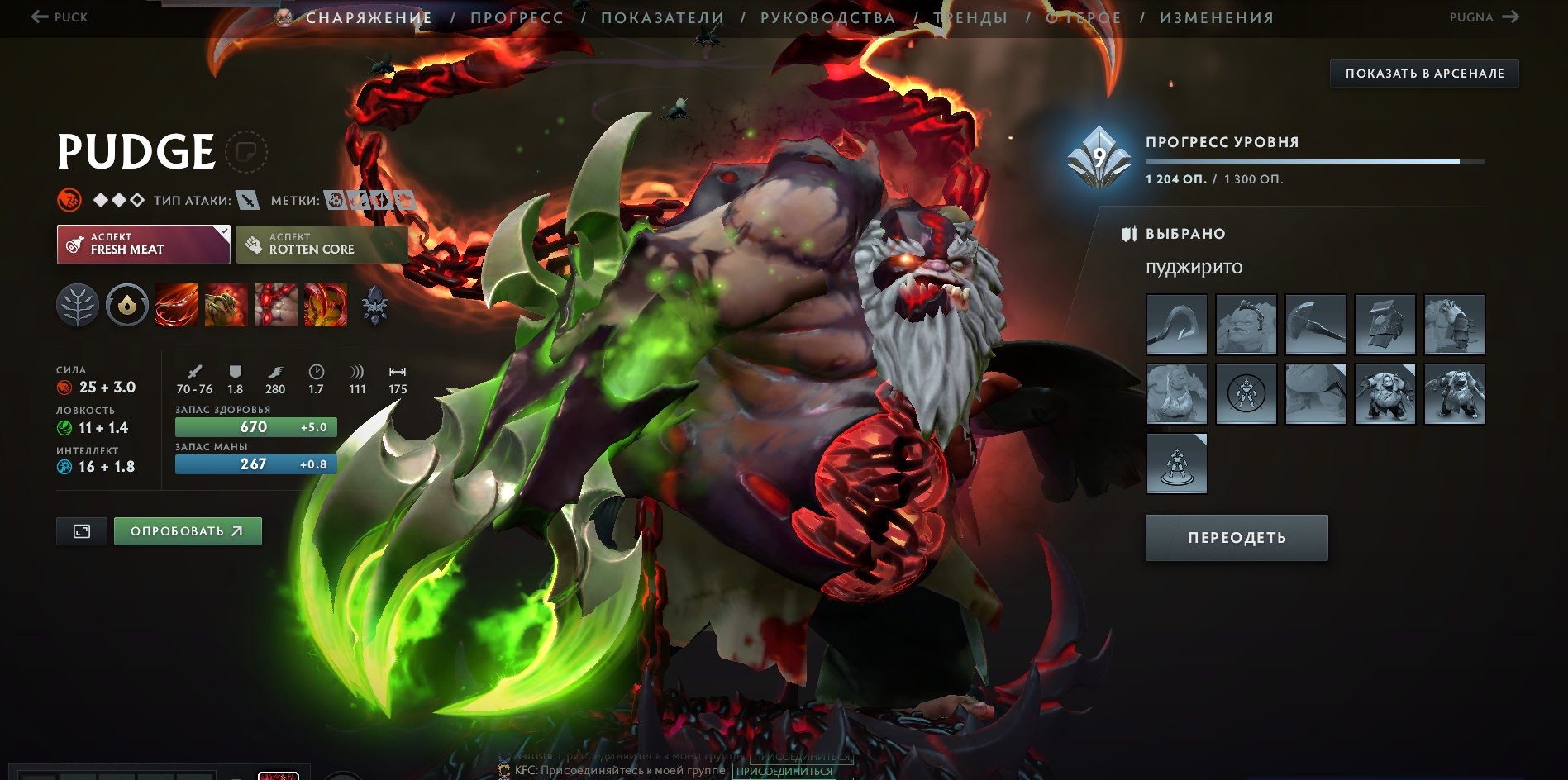Click the facet cycle droplet icon
The width and height of the screenshot is (1568, 780).
(x=127, y=305)
